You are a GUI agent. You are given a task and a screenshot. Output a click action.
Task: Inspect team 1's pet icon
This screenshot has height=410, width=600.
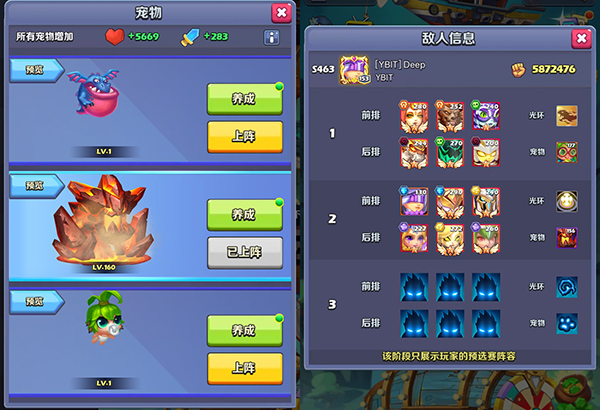point(568,152)
